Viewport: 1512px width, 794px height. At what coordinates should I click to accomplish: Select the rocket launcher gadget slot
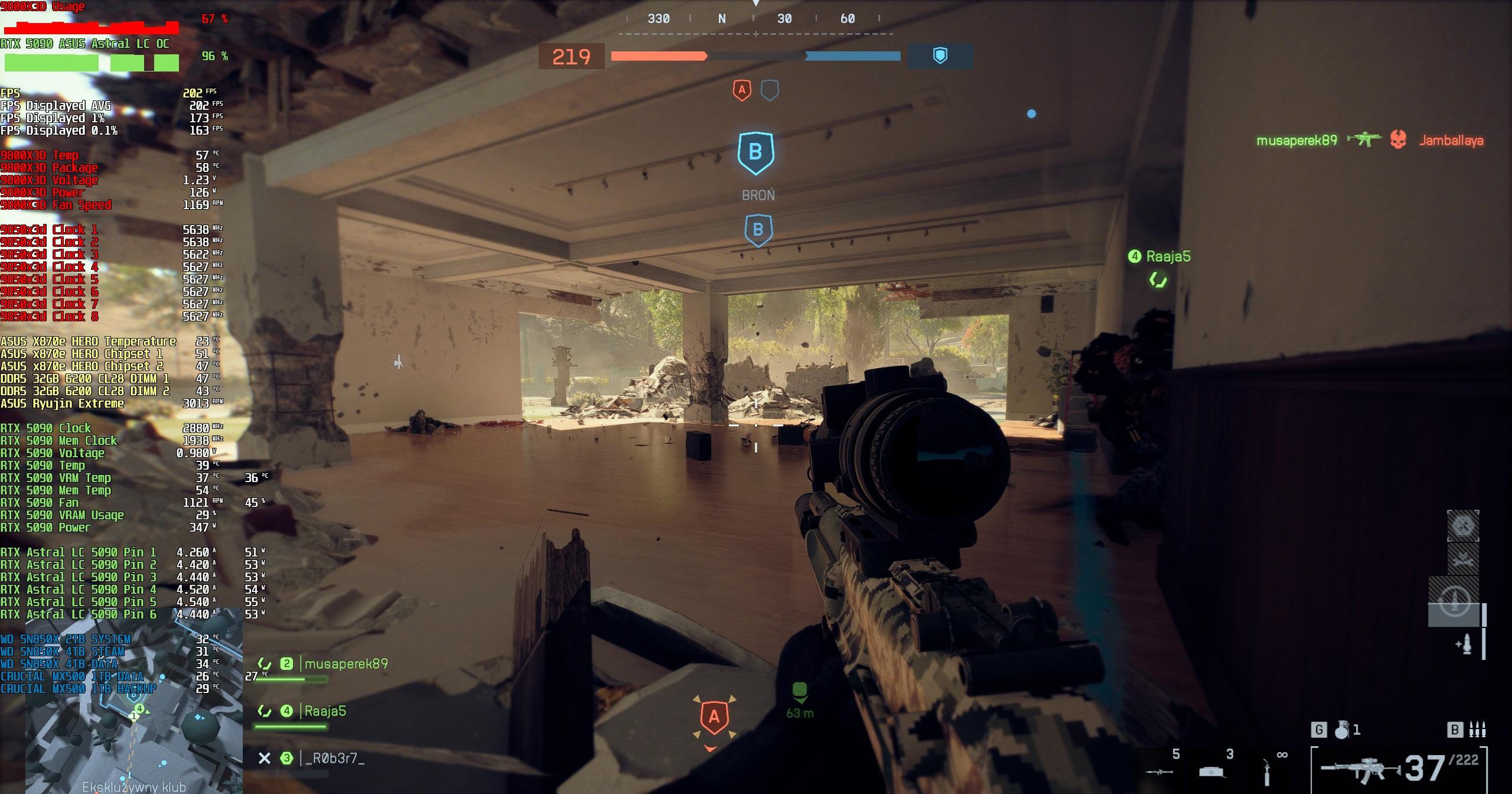tap(1159, 771)
